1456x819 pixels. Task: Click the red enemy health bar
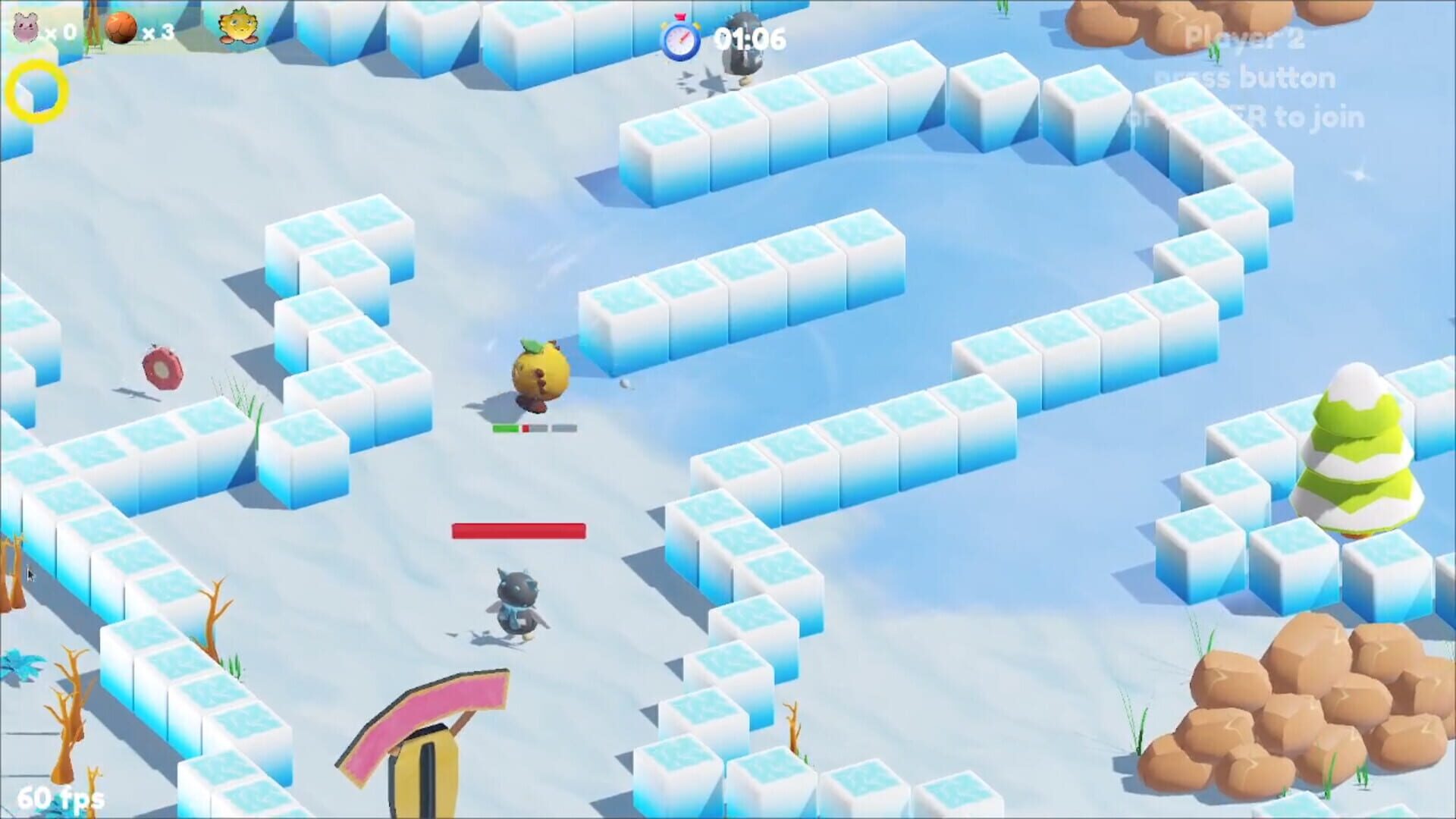pyautogui.click(x=519, y=530)
